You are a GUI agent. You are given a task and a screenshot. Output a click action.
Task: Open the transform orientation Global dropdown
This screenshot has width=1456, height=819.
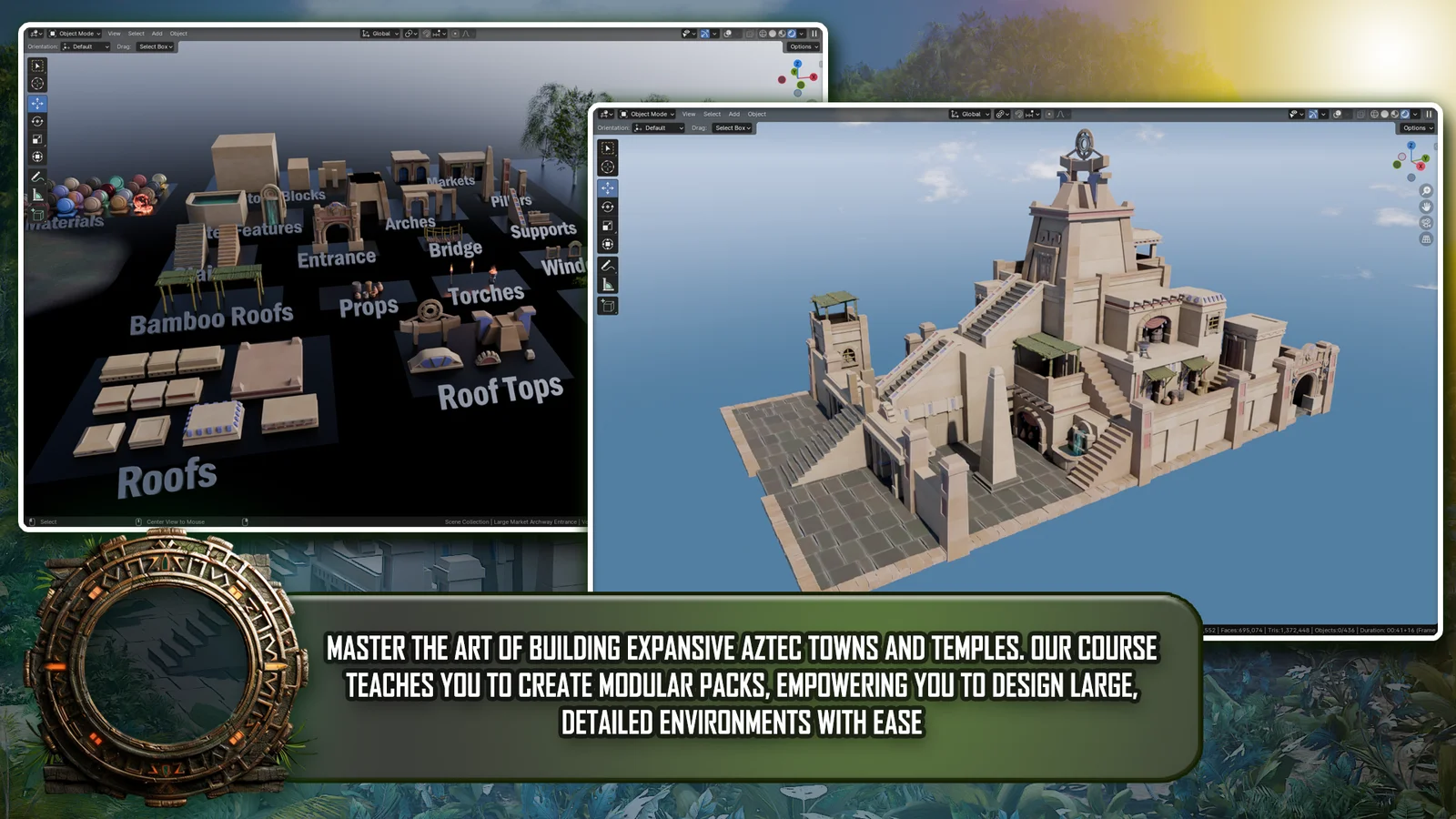[970, 115]
